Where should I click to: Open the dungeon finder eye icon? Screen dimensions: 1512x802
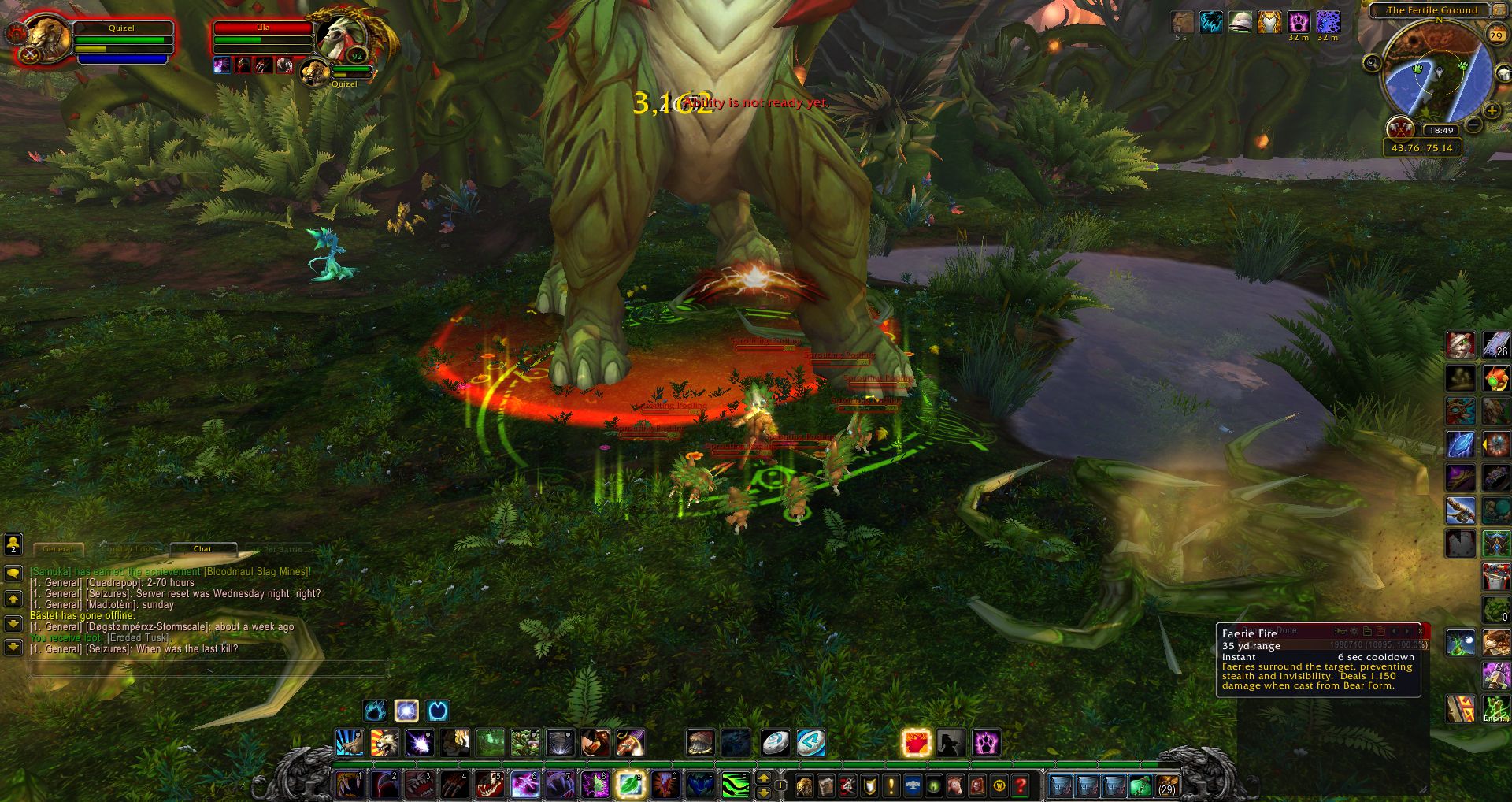point(934,785)
